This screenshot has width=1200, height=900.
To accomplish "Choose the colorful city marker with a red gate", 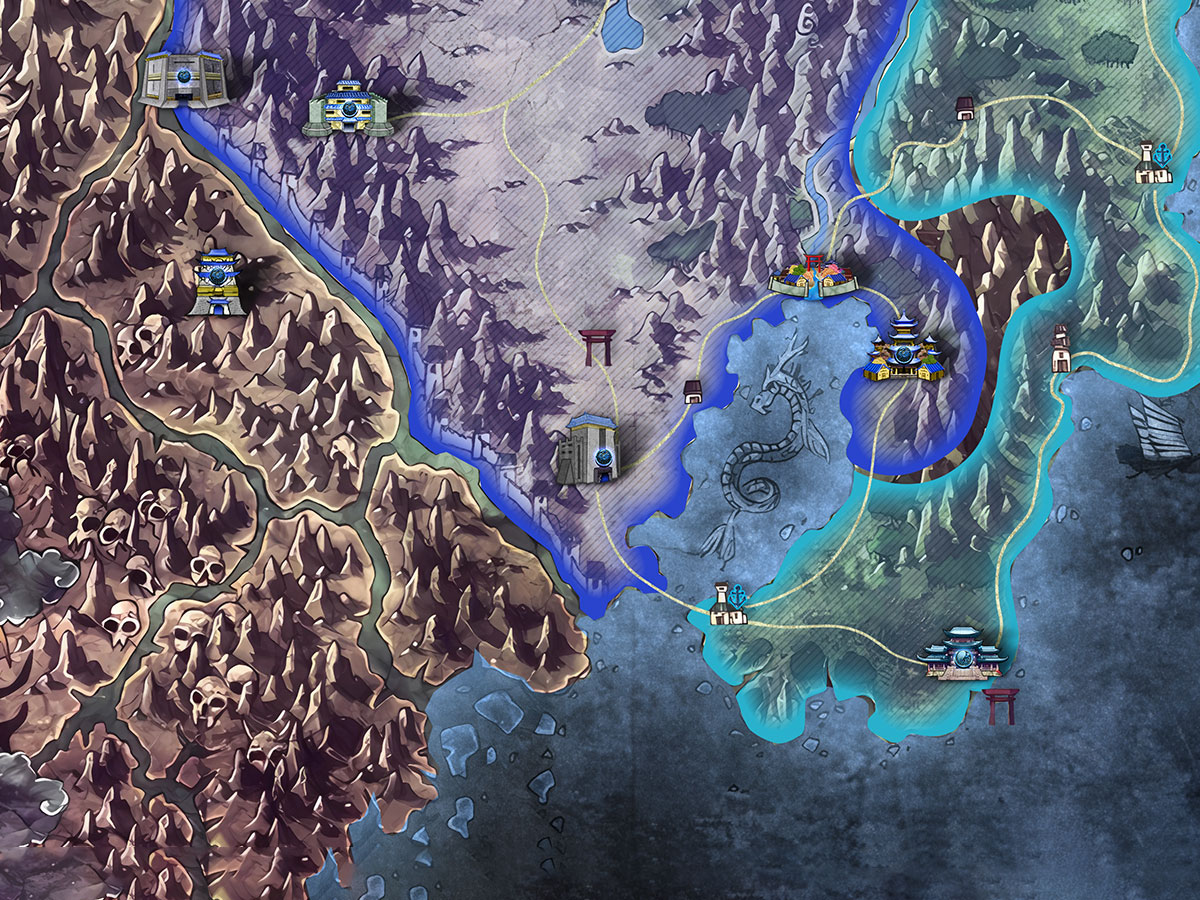I will (x=813, y=277).
